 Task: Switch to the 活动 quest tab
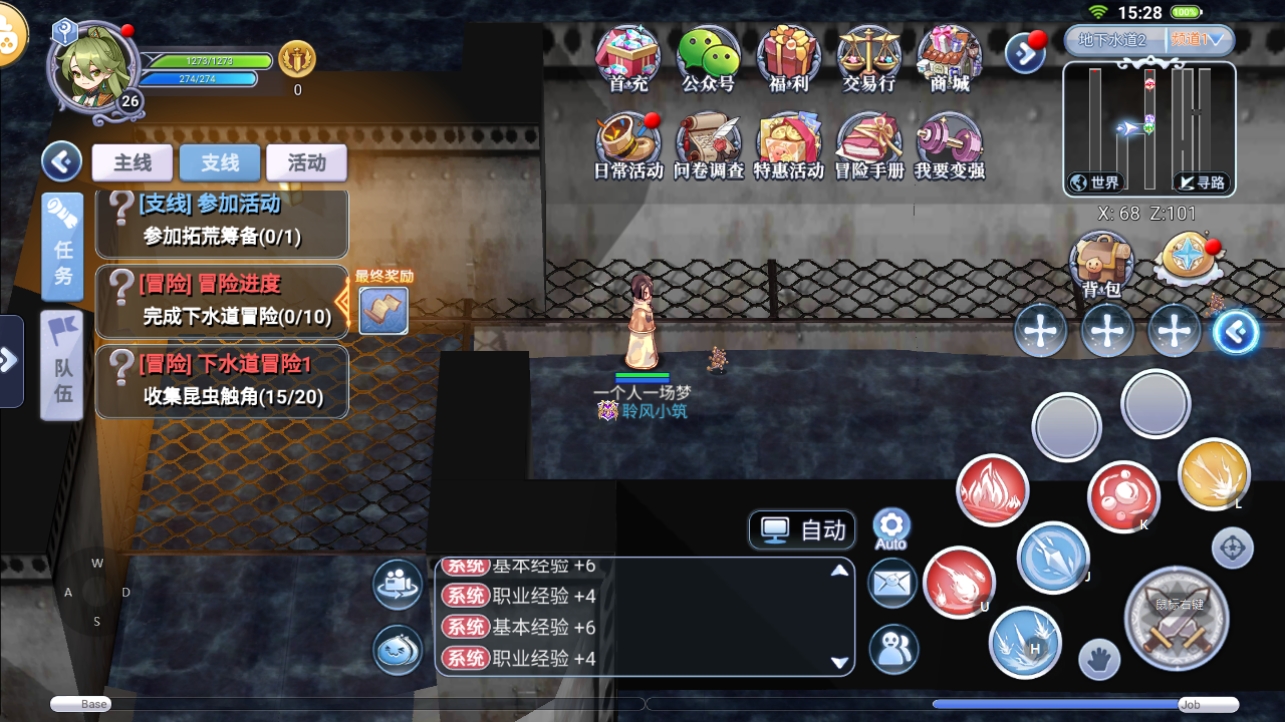tap(306, 163)
